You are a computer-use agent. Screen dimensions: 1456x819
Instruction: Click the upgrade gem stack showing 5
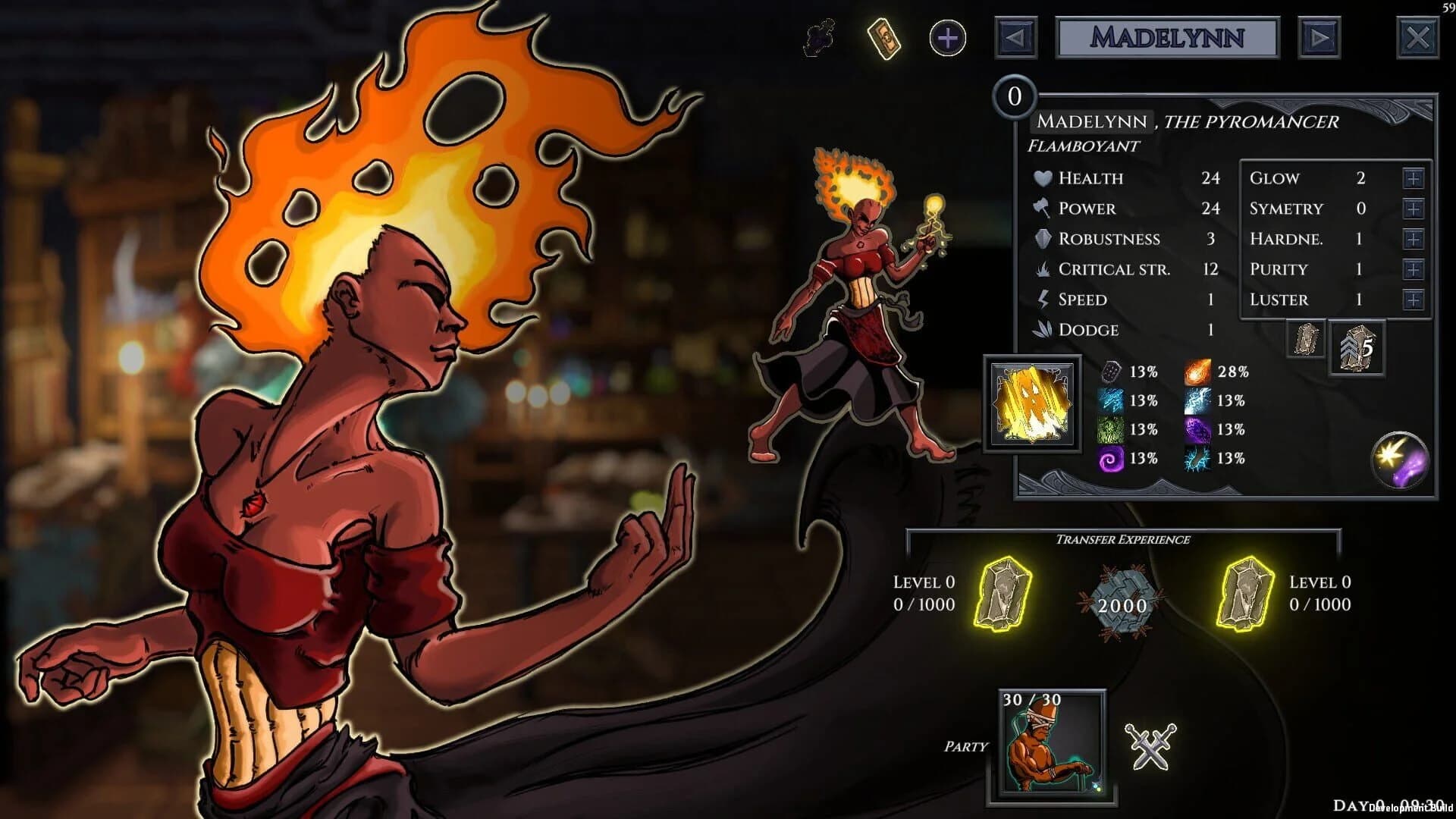(1356, 349)
